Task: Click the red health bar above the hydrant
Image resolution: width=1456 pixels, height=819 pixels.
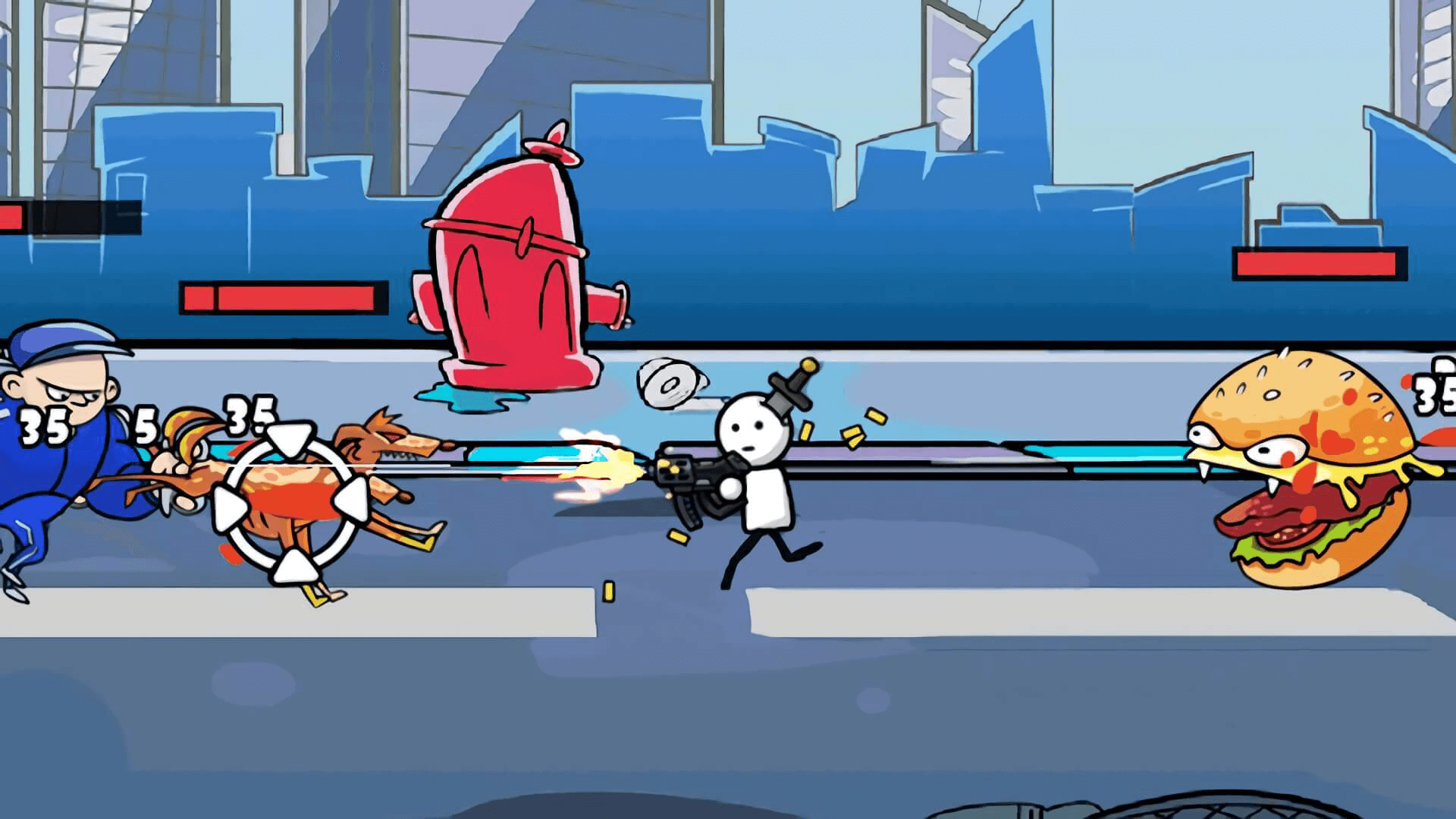Action: tap(281, 296)
